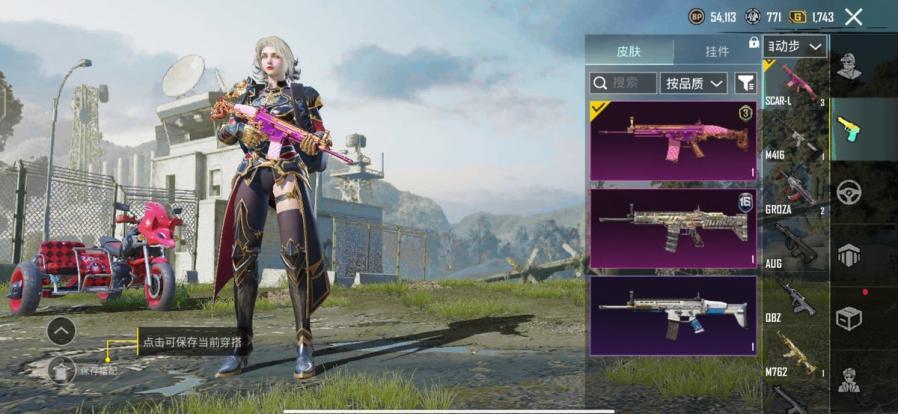The width and height of the screenshot is (900, 414).
Task: Open the character outfit category
Action: (x=850, y=68)
